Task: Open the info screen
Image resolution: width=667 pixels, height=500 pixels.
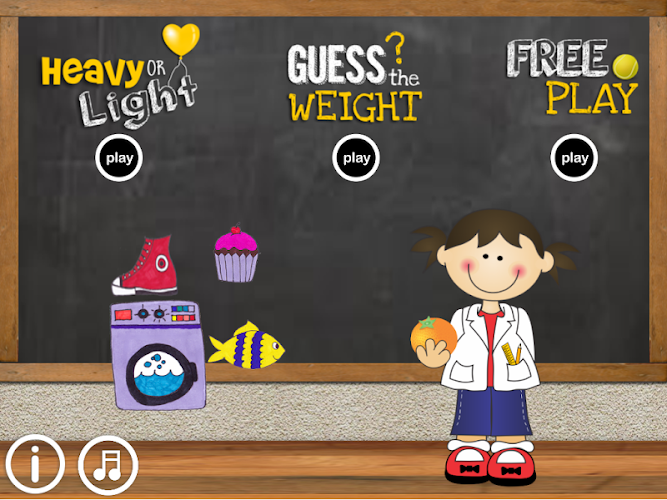Action: tap(35, 464)
